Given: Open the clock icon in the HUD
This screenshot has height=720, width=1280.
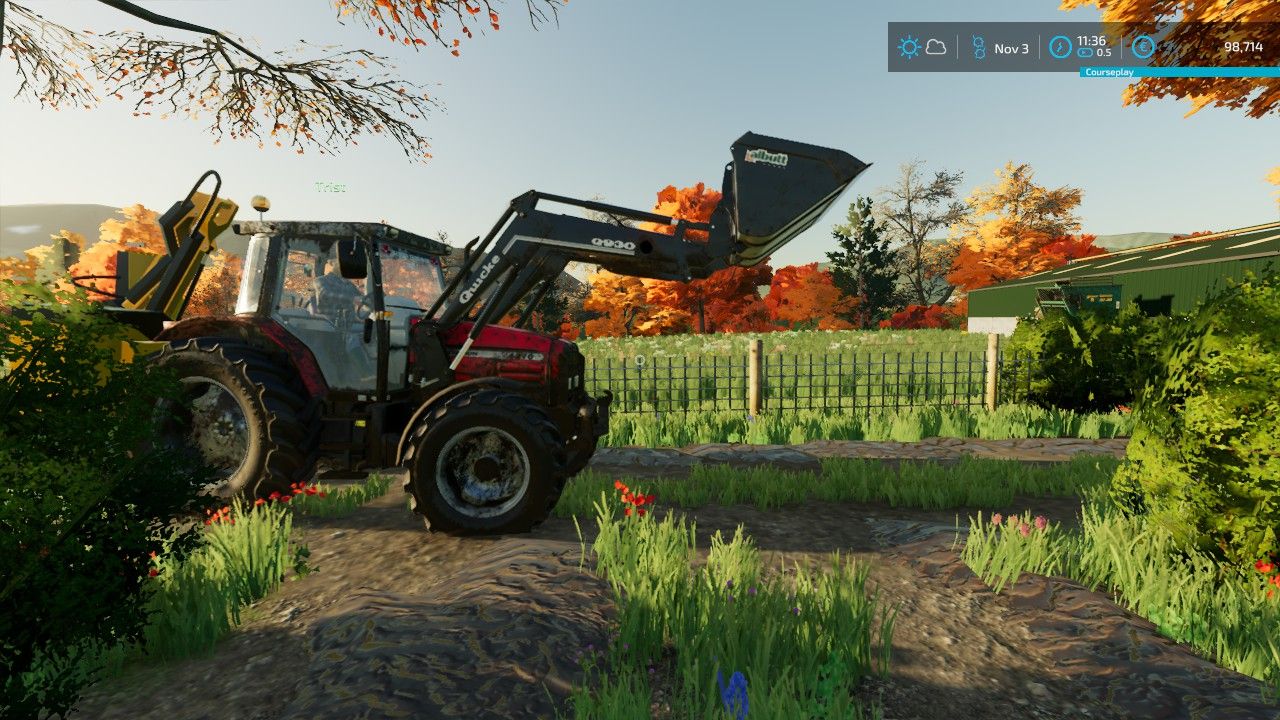Looking at the screenshot, I should (1060, 47).
